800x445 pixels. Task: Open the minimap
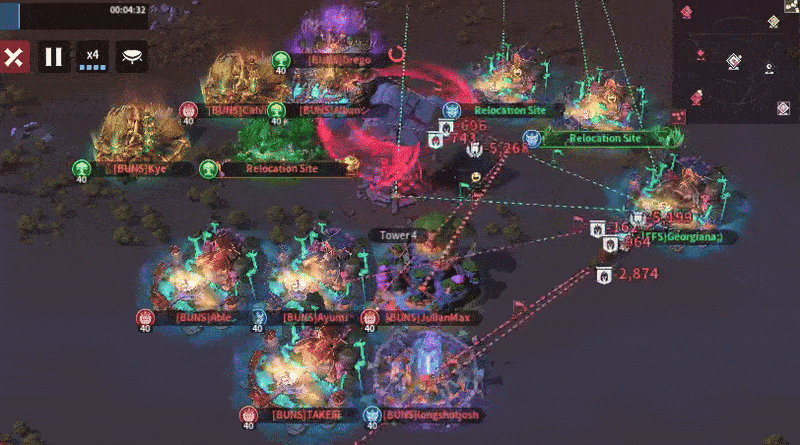pyautogui.click(x=736, y=60)
